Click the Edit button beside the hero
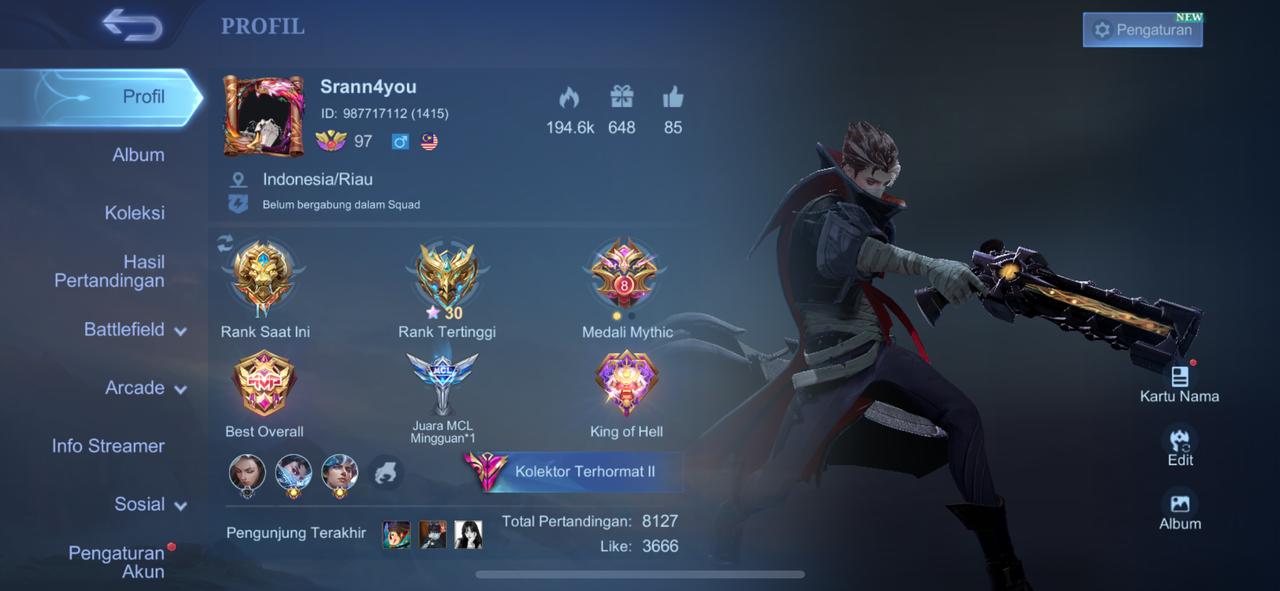Image resolution: width=1280 pixels, height=591 pixels. pos(1180,445)
